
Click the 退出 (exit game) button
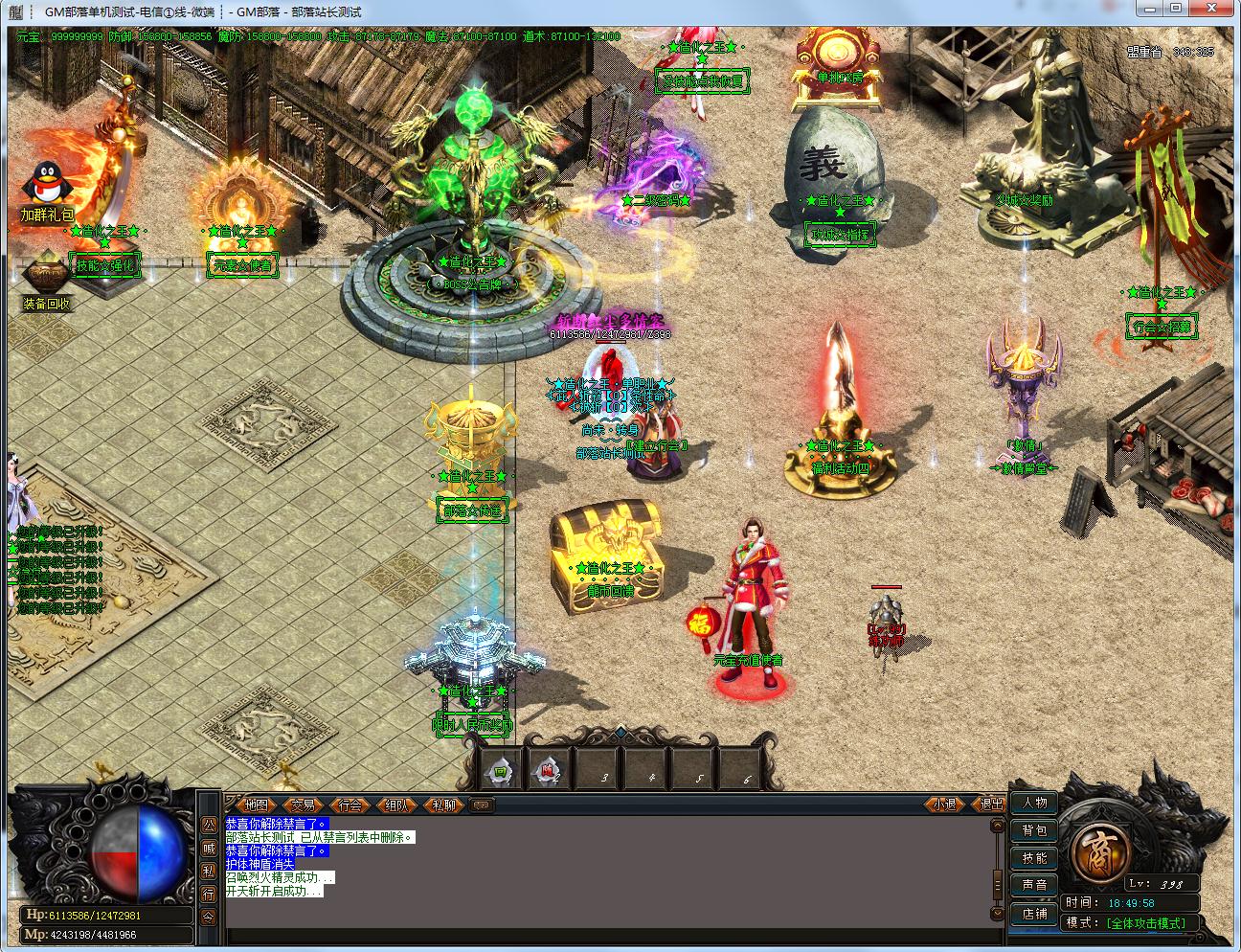point(990,805)
